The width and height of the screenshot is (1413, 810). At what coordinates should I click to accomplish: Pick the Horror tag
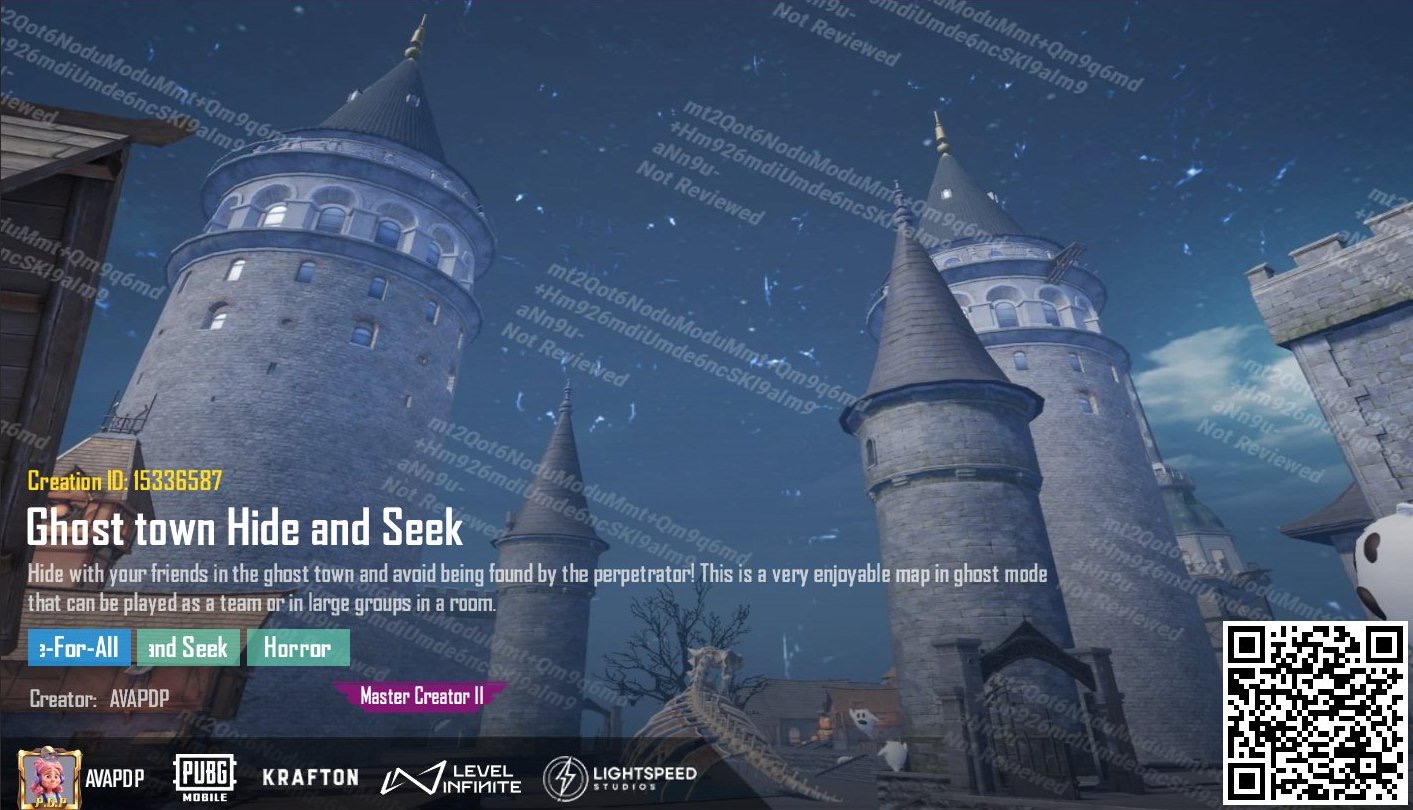click(298, 648)
